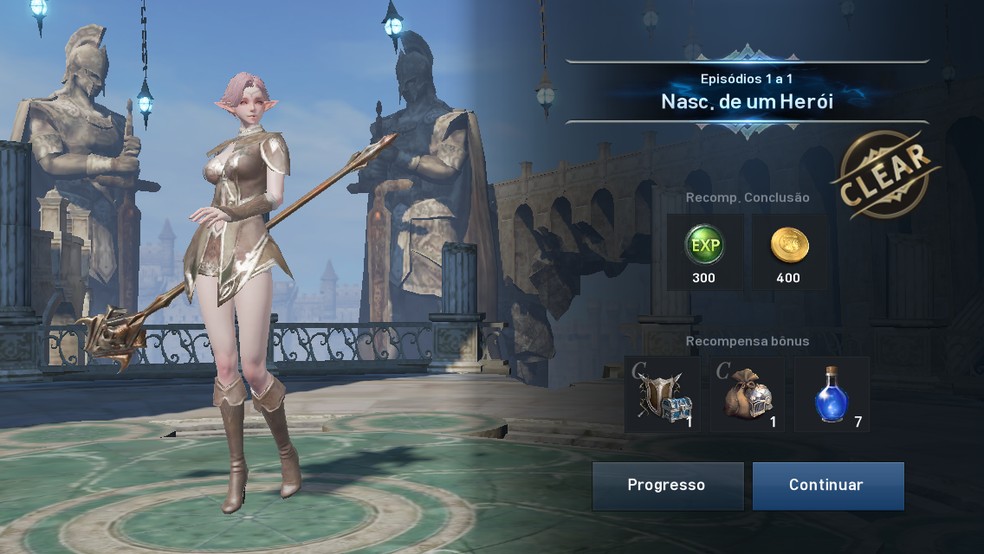The image size is (984, 554).
Task: Click the Continuar button
Action: point(827,486)
